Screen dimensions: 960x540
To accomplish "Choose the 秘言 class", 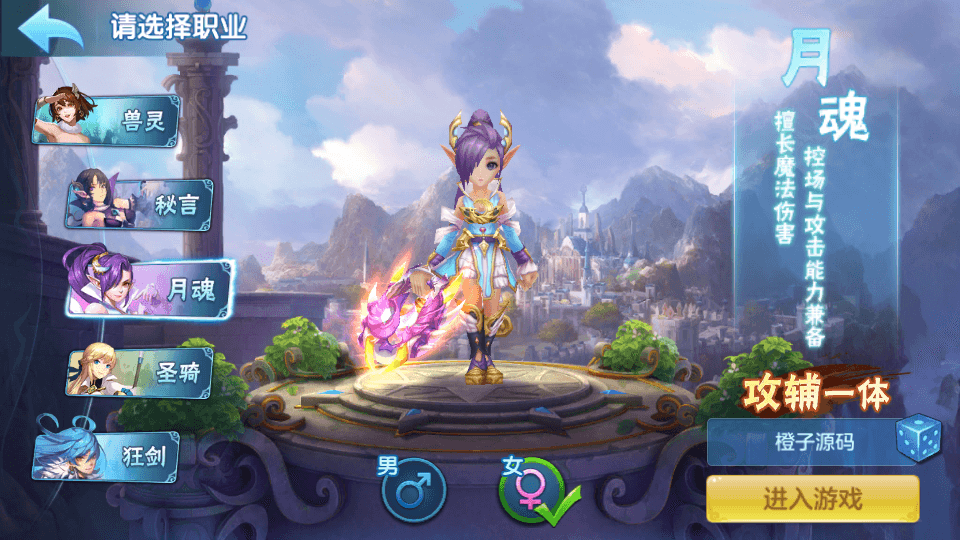I will point(140,204).
